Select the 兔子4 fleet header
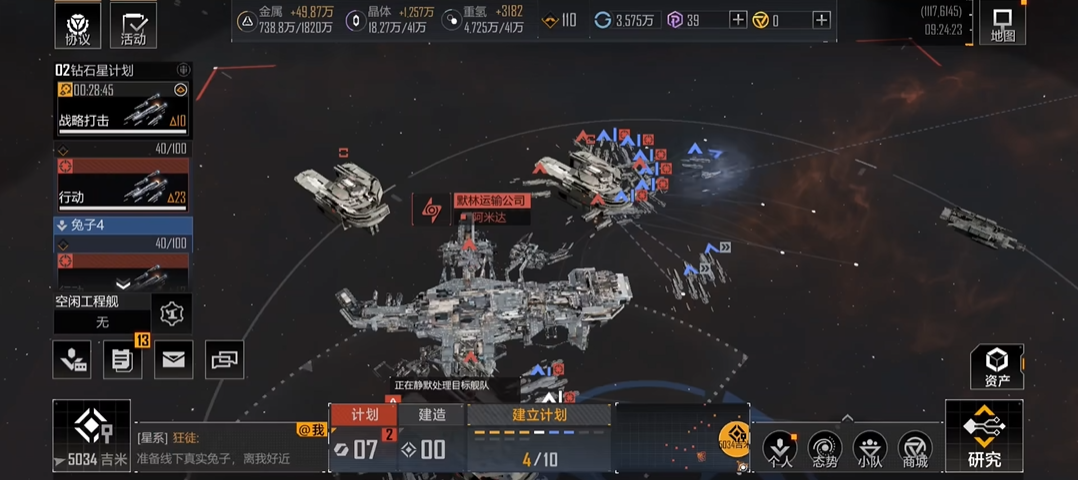 click(123, 225)
